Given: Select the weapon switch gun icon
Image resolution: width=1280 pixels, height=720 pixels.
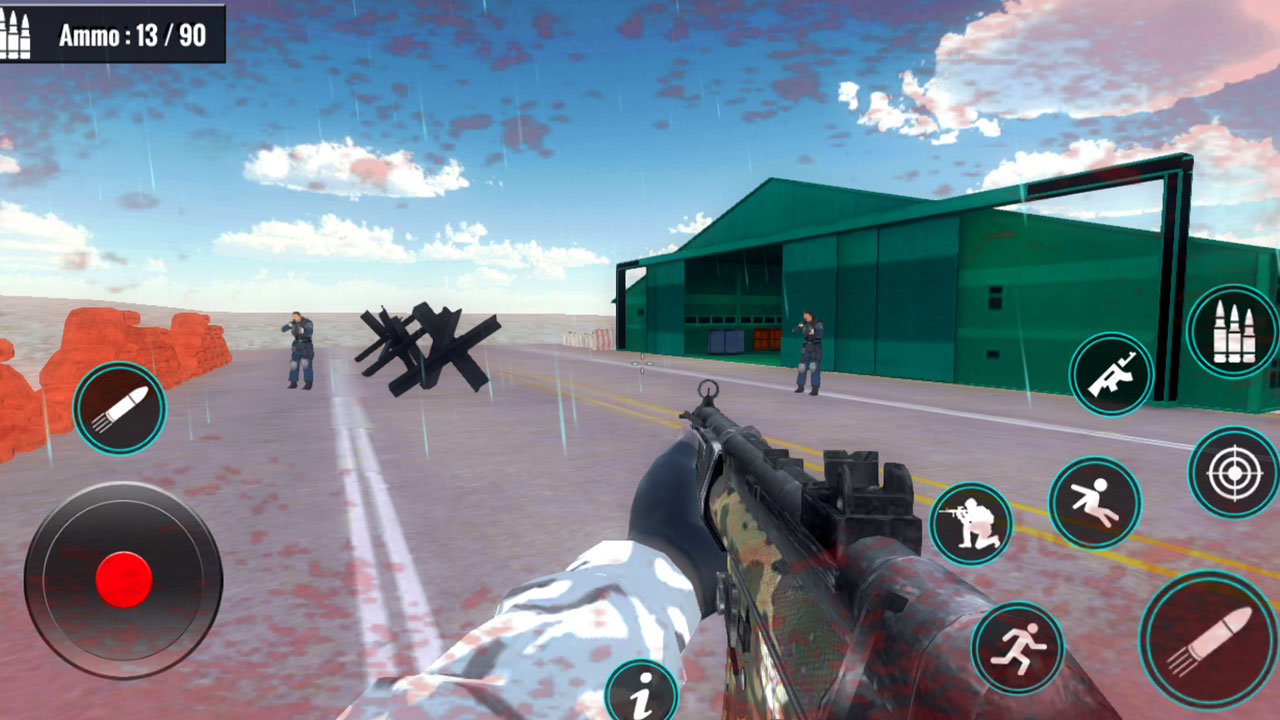Looking at the screenshot, I should (1110, 377).
